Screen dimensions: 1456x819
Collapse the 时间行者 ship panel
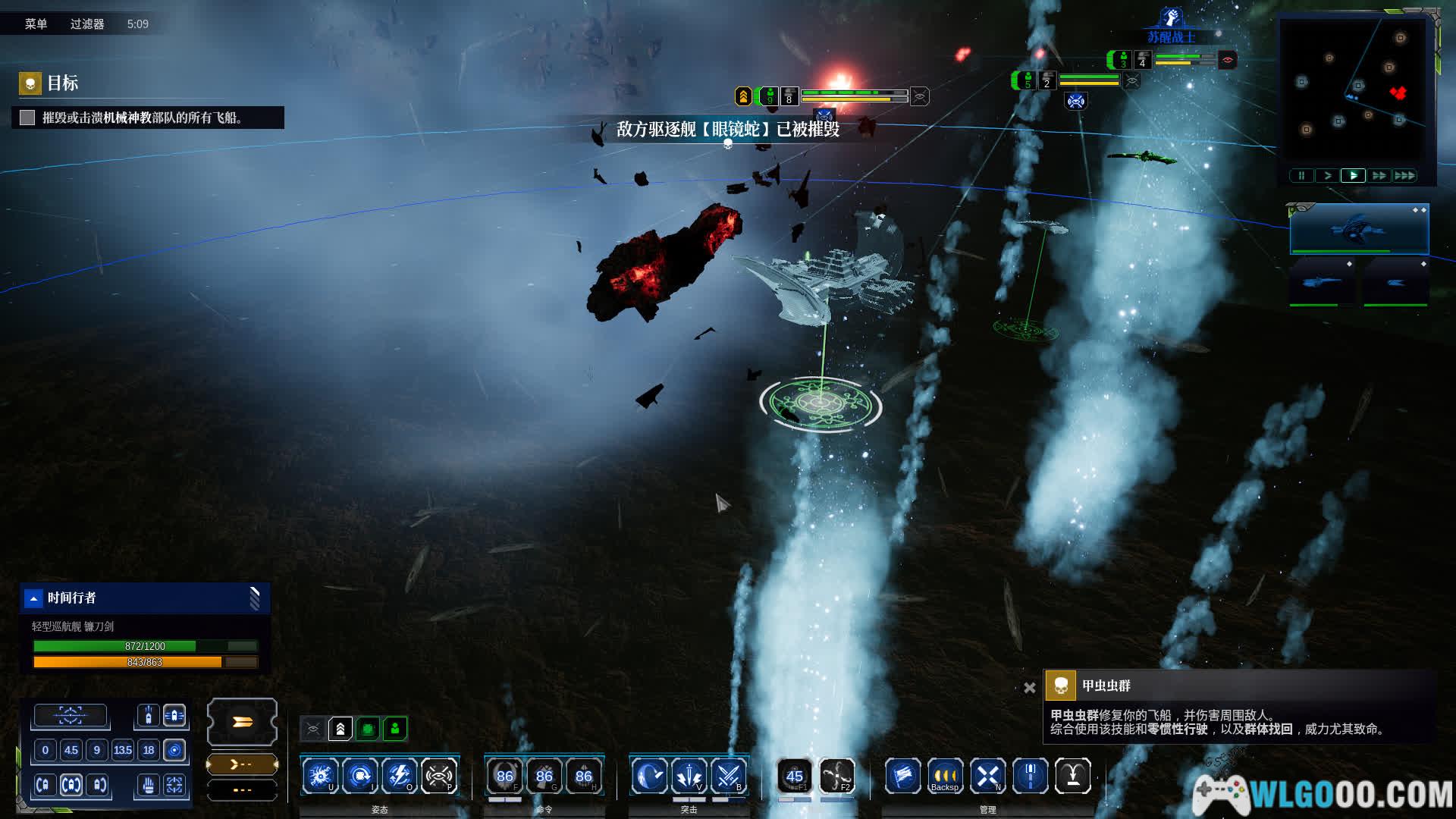[33, 598]
